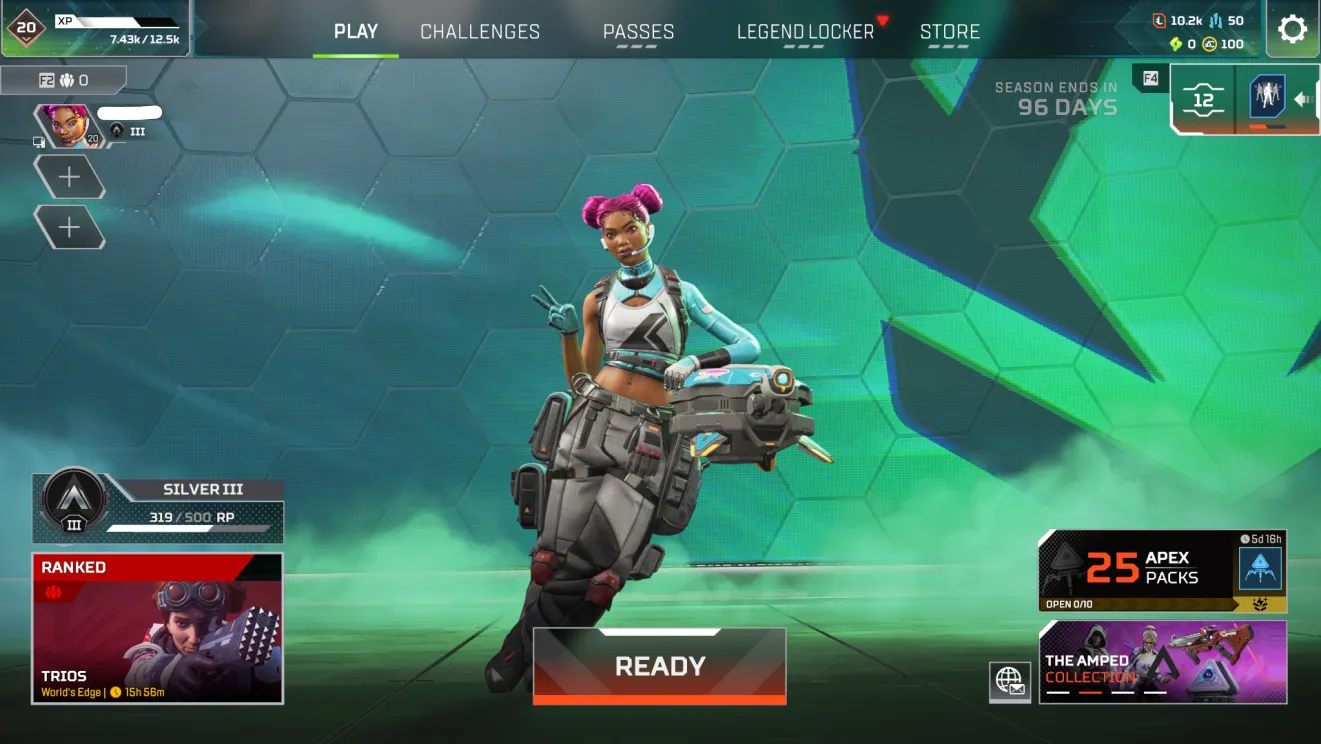Open The Amped Collection banner
The image size is (1321, 744).
[x=1162, y=662]
